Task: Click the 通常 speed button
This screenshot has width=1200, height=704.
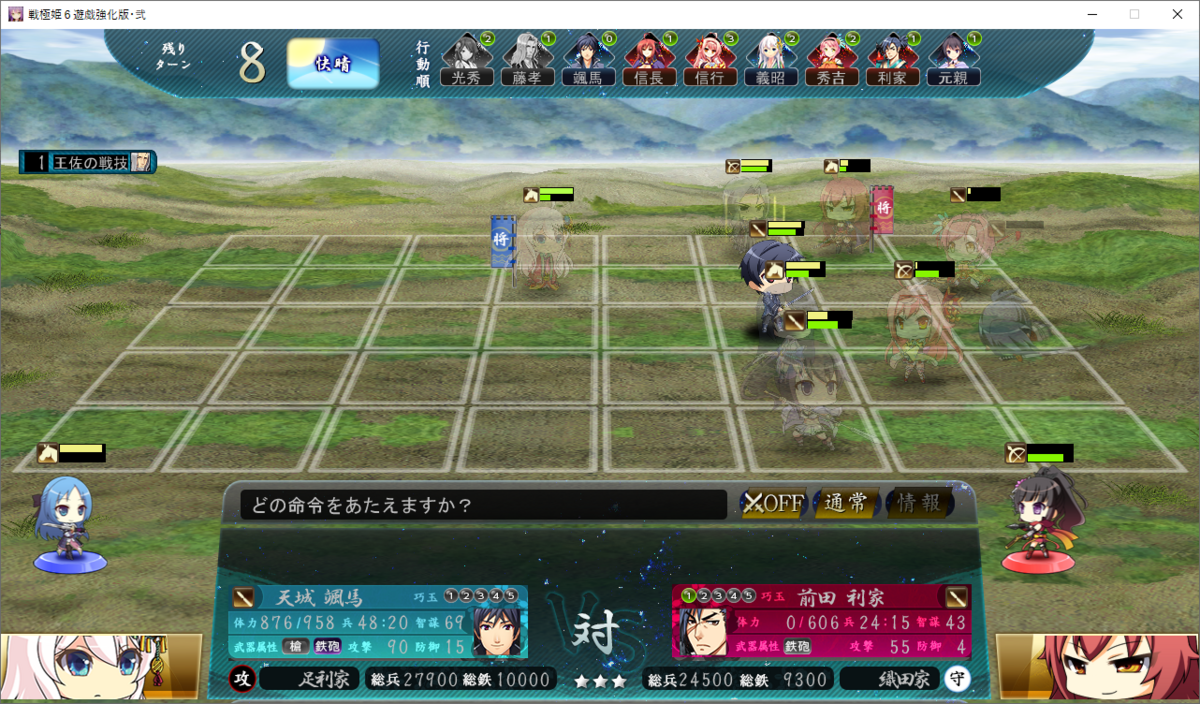Action: point(846,503)
